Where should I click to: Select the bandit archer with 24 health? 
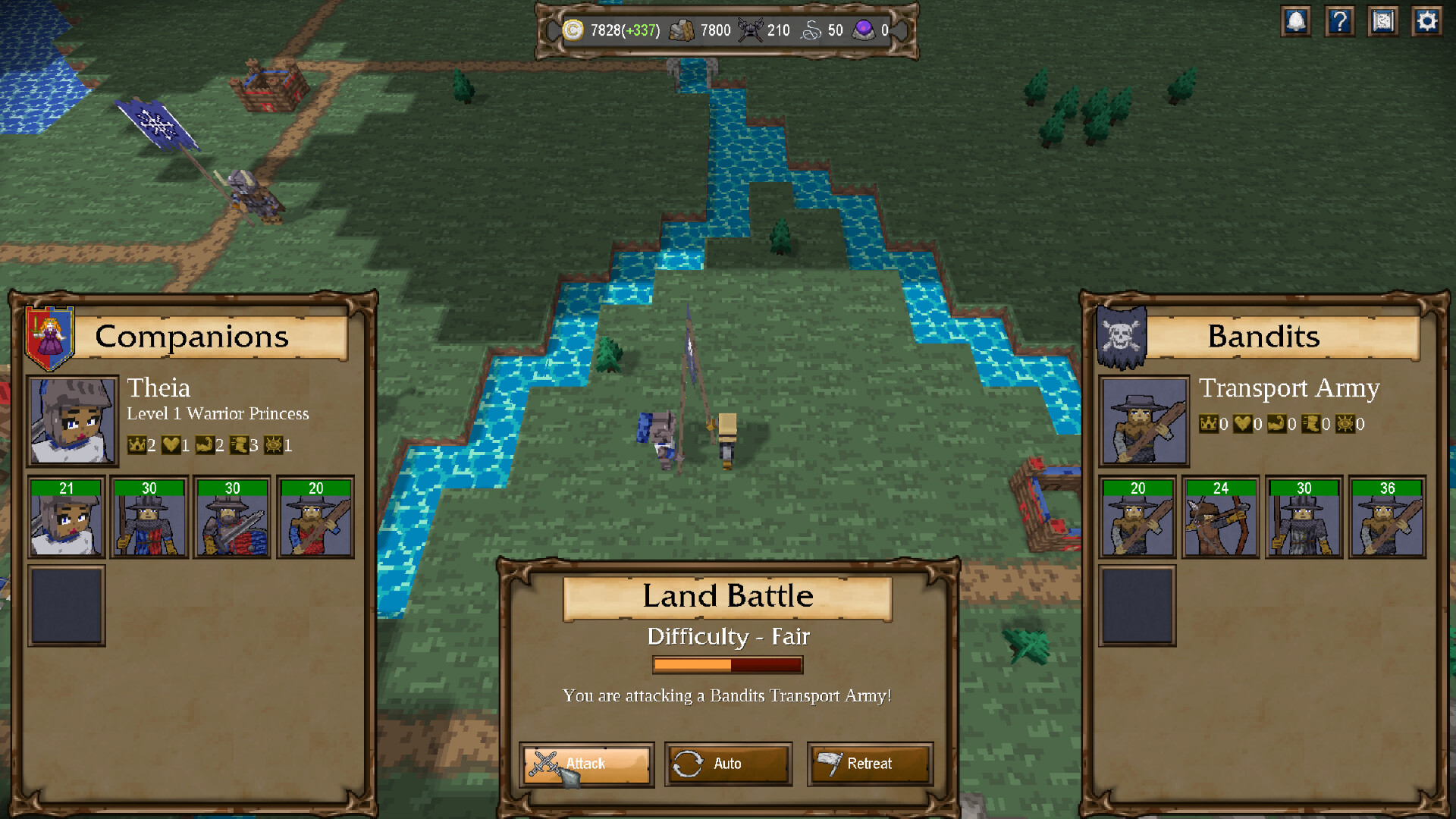(x=1219, y=516)
